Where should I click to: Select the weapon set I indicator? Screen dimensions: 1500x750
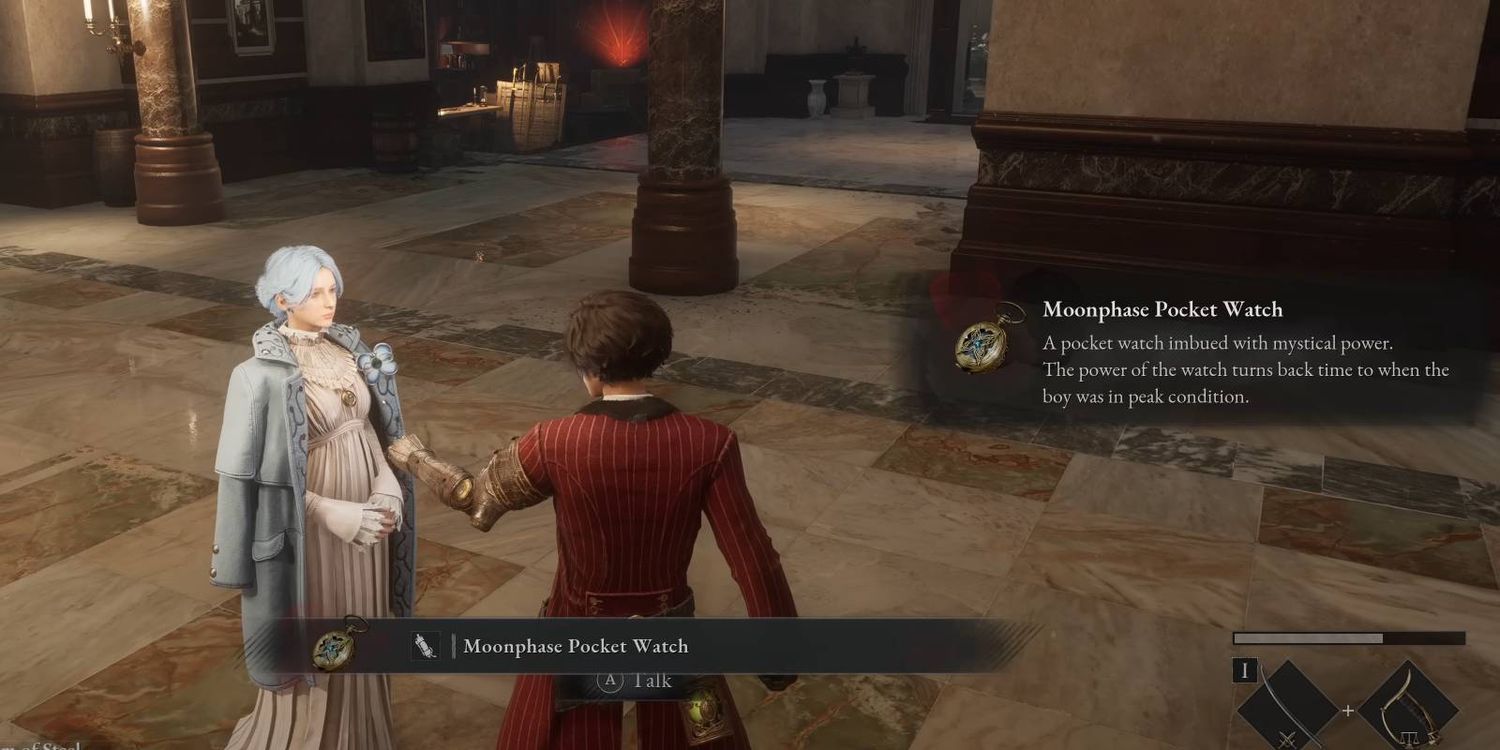pyautogui.click(x=1244, y=670)
